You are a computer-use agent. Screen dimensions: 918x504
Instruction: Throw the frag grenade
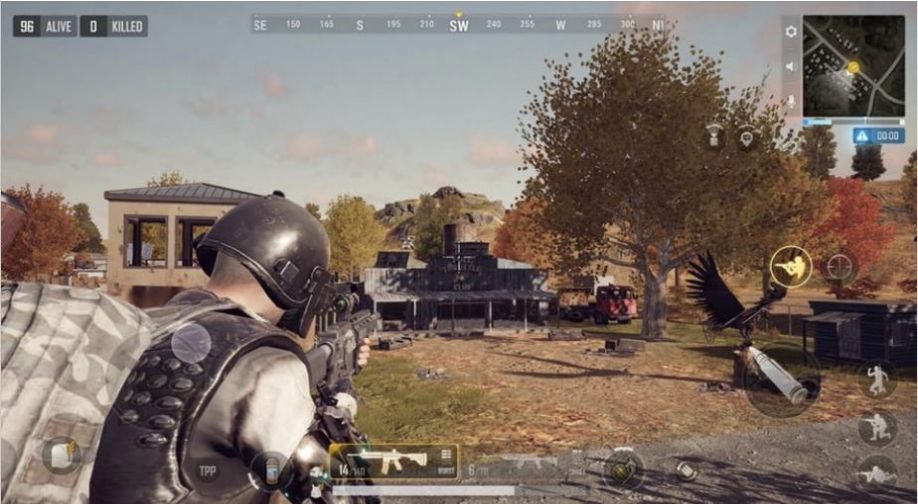click(621, 469)
